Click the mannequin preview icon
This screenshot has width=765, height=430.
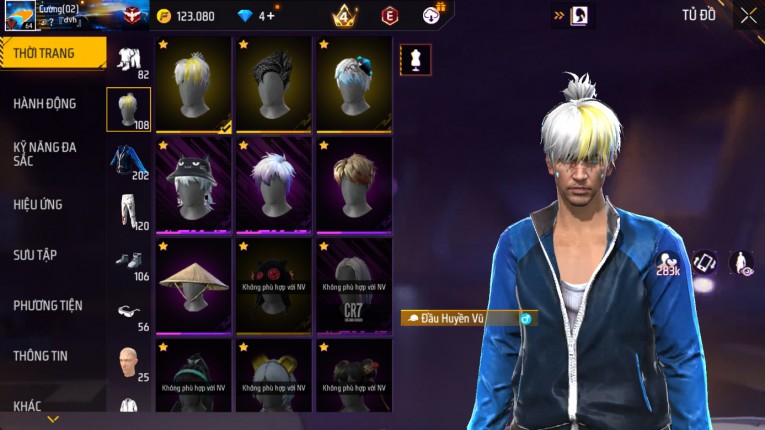tap(415, 60)
